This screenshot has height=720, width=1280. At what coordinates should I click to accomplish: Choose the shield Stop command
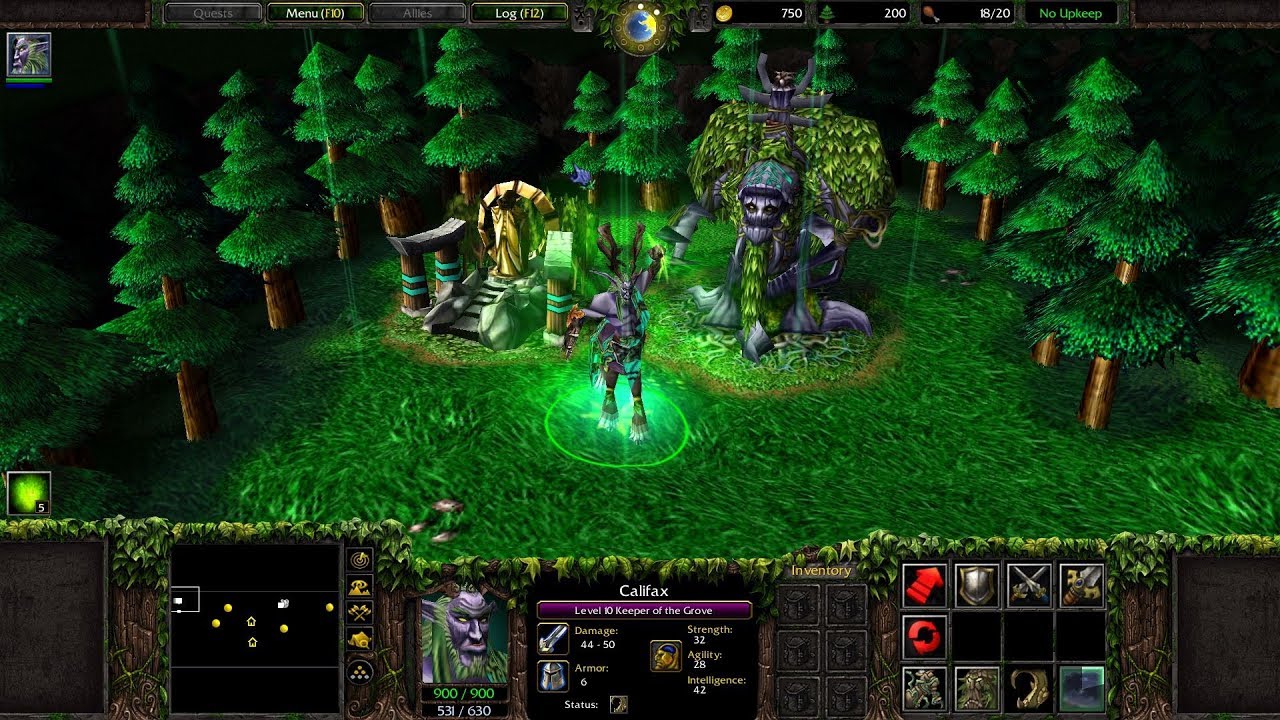point(977,586)
